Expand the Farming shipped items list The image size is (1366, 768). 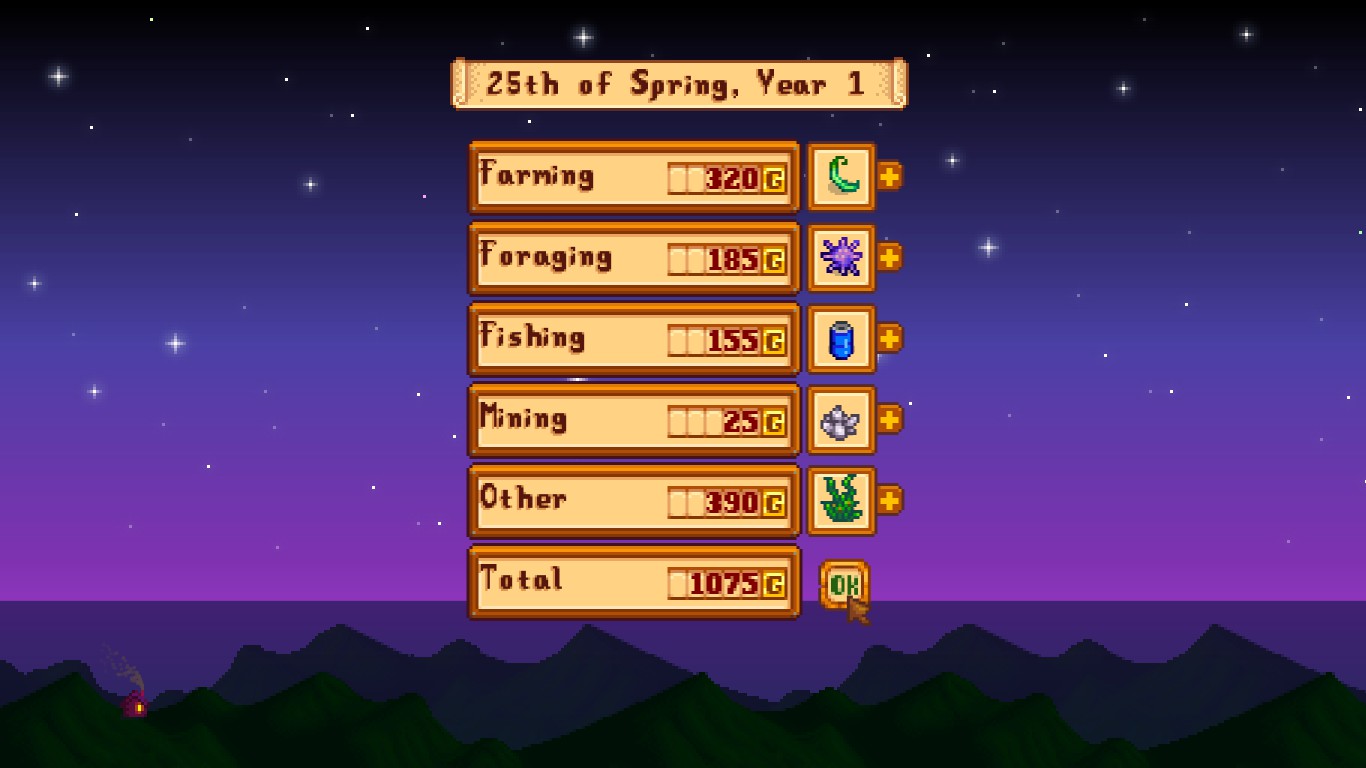(889, 176)
